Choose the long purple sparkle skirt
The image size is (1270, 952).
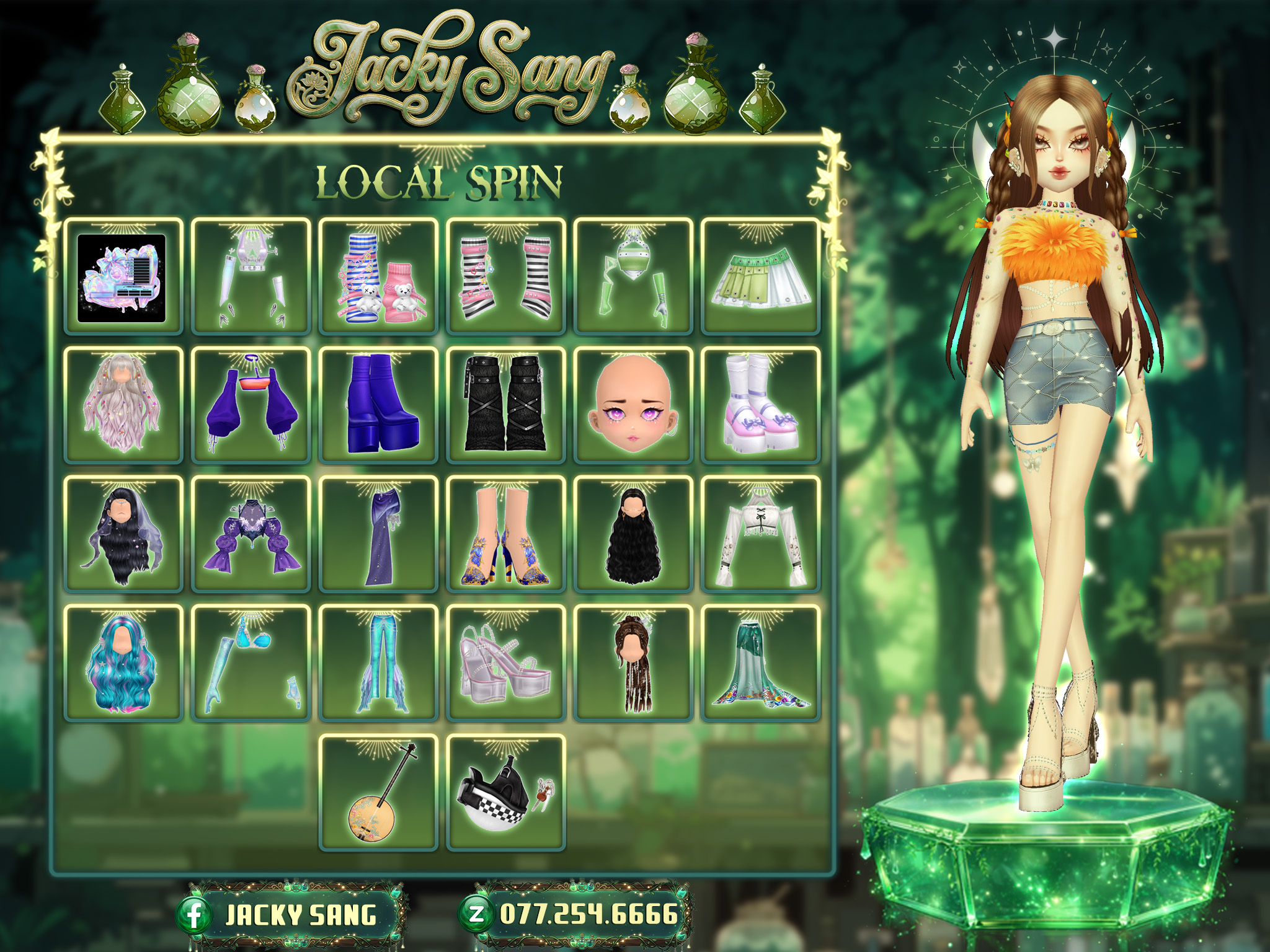point(378,534)
